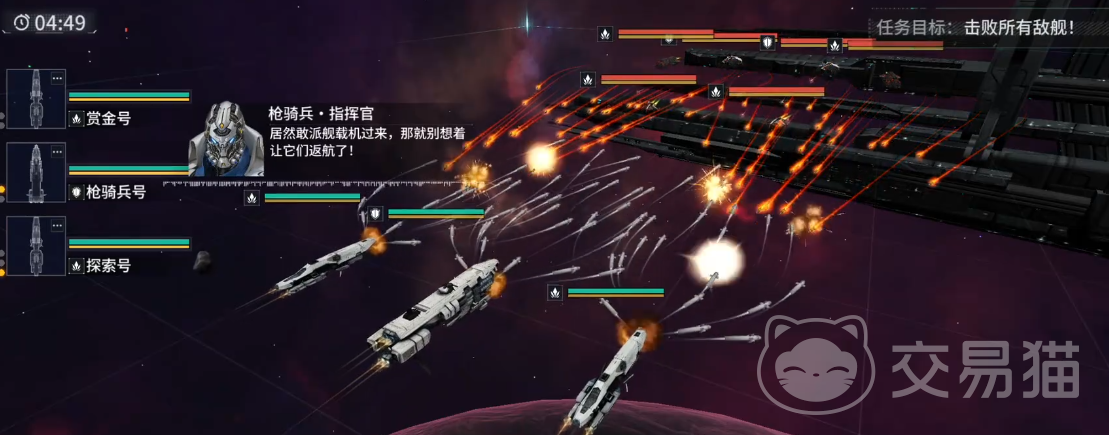Open the options dots on 探索号 card
The height and width of the screenshot is (435, 1109).
click(57, 226)
